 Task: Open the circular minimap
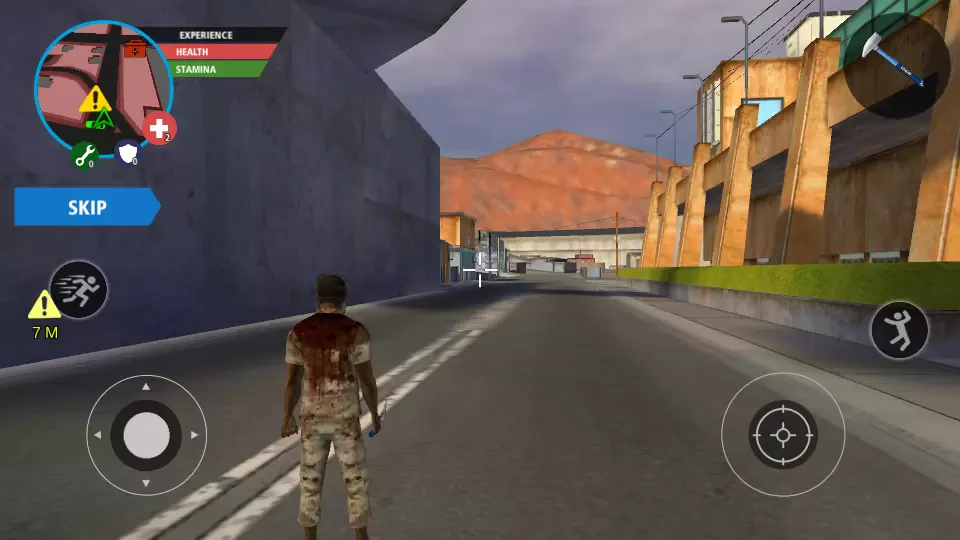tap(100, 88)
